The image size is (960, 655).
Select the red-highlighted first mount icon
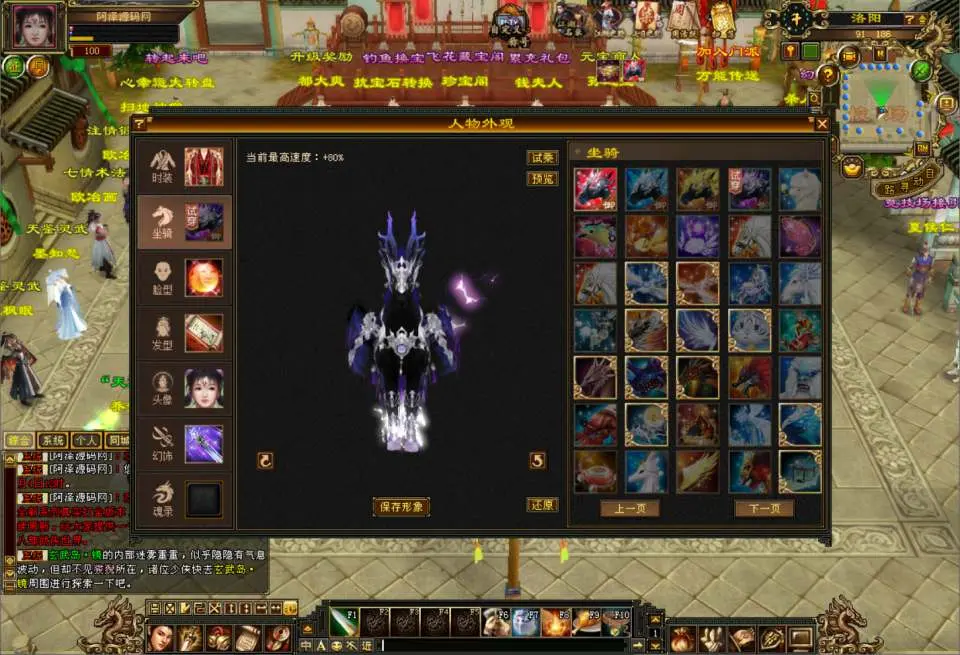coord(595,189)
